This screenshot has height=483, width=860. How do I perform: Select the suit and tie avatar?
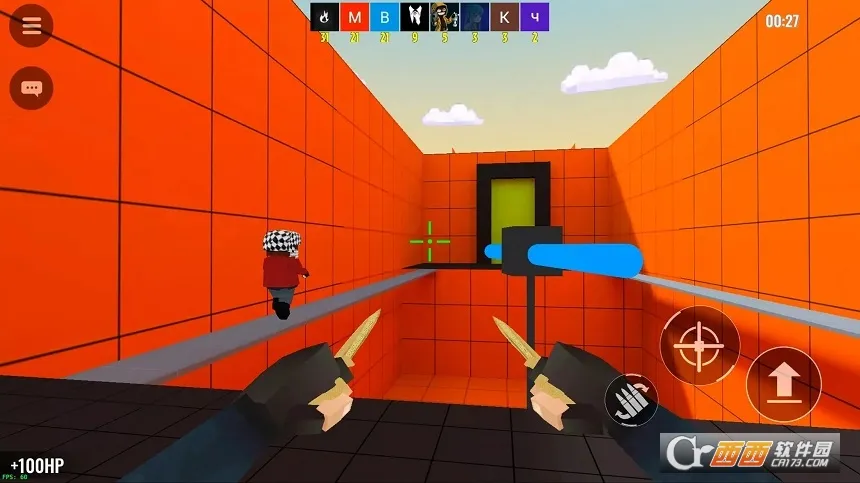click(414, 17)
